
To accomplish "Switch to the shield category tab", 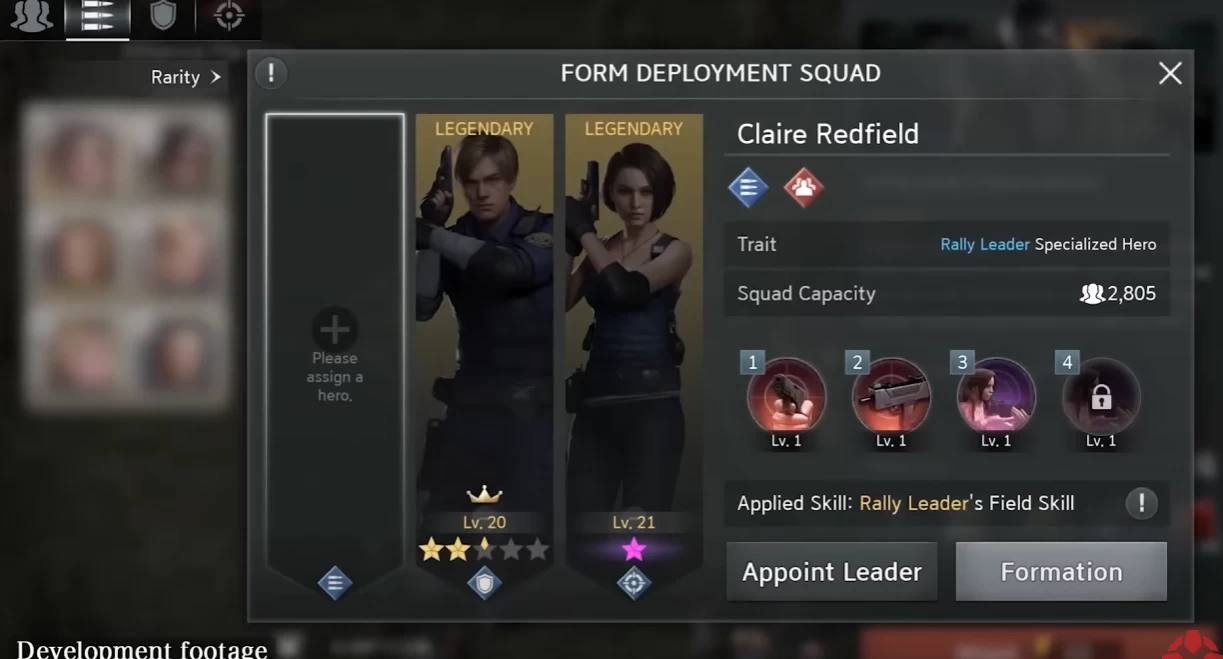I will tap(163, 16).
